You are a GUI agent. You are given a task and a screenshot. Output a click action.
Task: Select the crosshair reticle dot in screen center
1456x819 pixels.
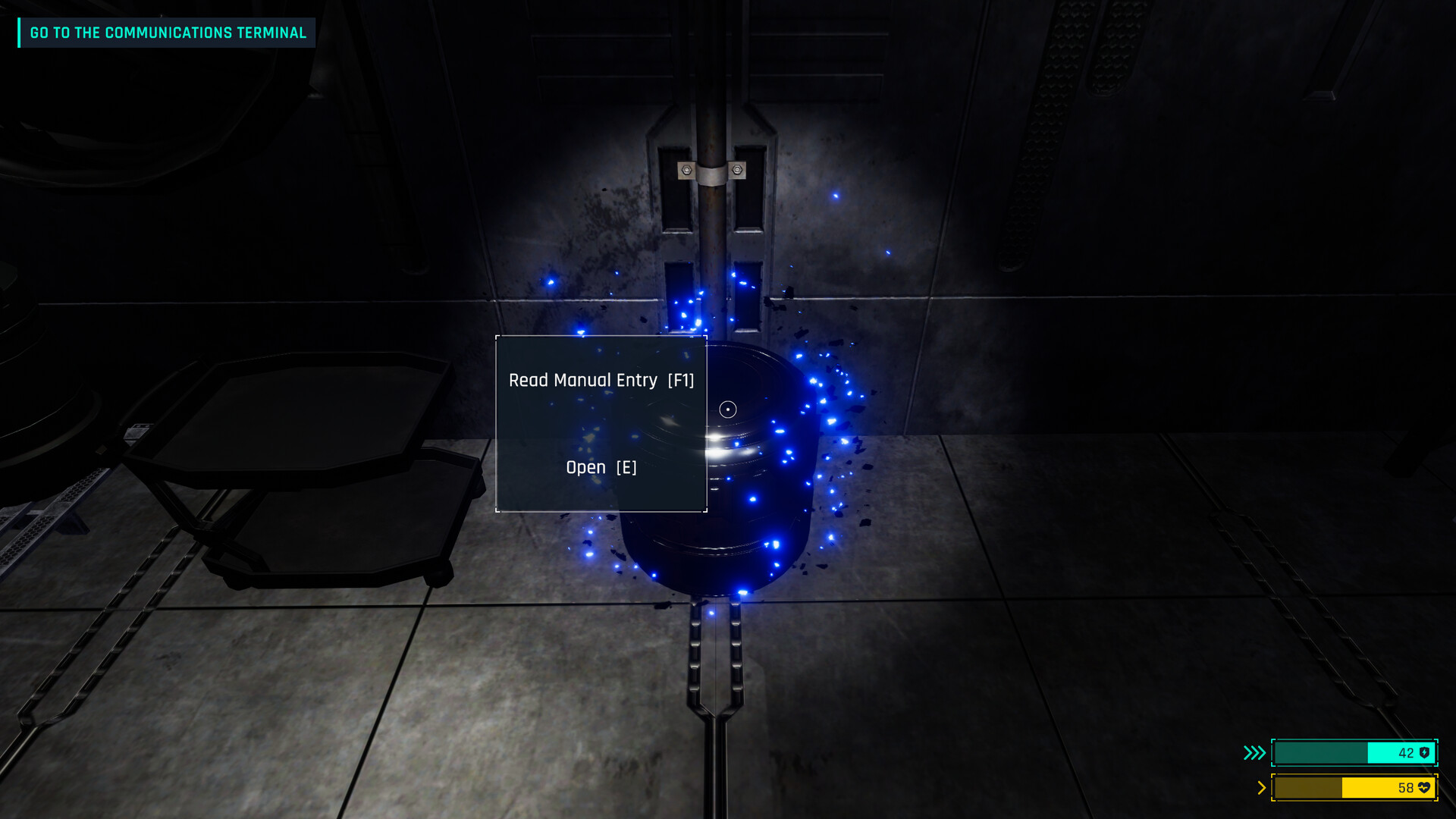point(728,409)
